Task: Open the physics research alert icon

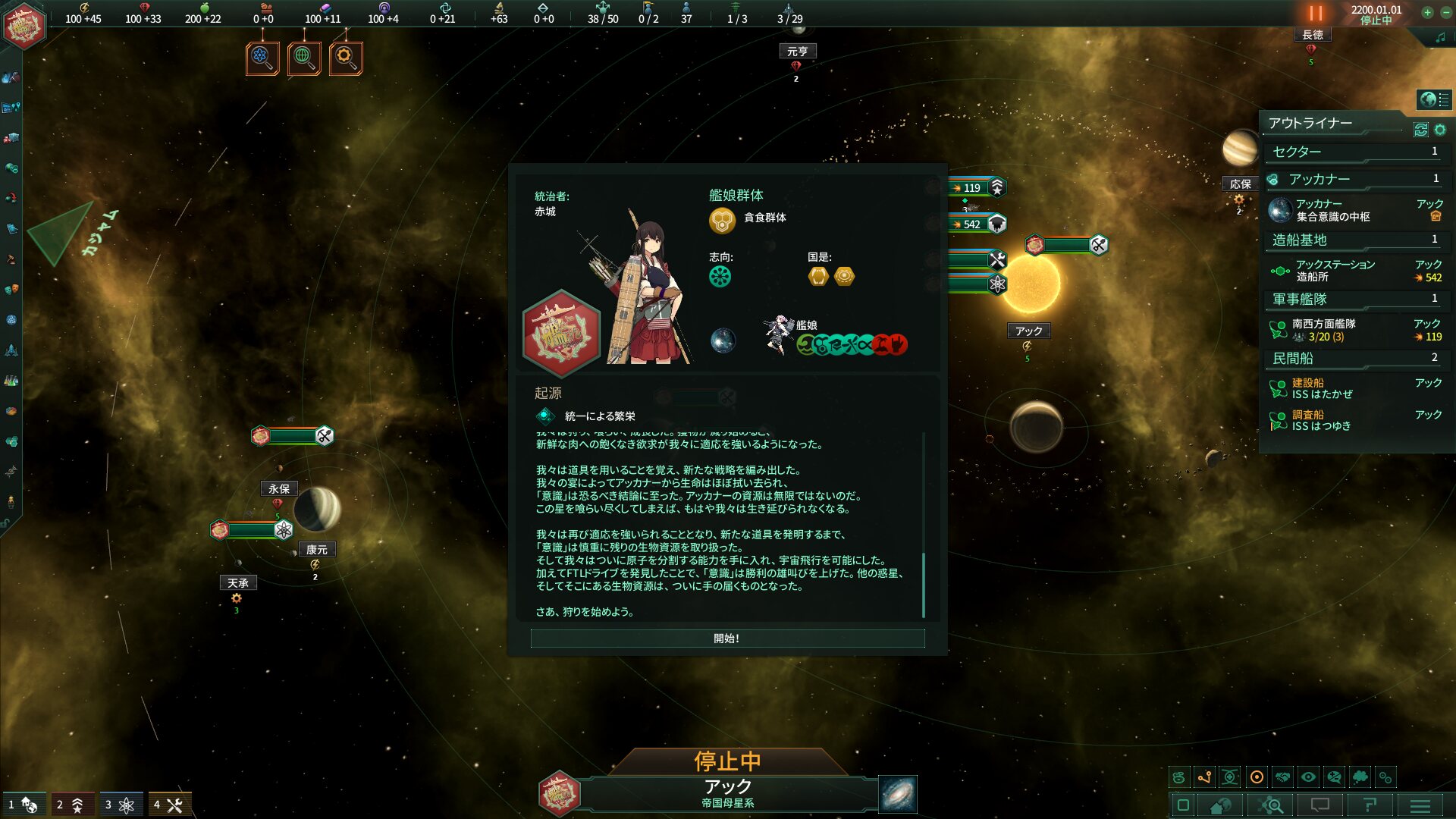Action: pos(262,58)
